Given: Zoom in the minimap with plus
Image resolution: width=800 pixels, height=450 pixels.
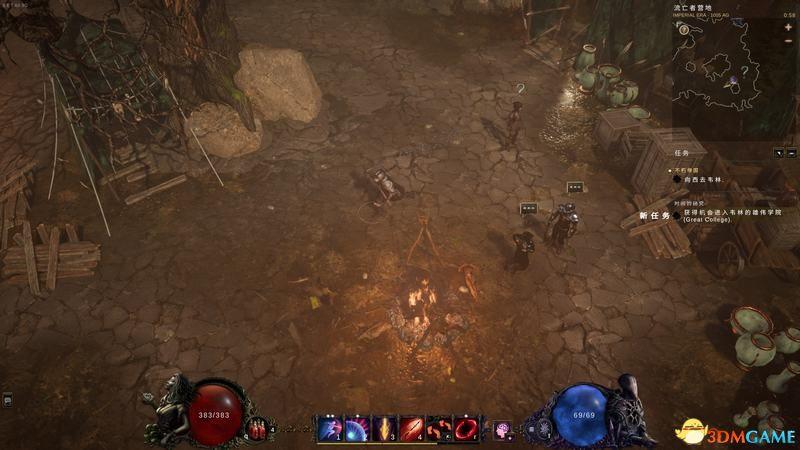Looking at the screenshot, I should 788,28.
